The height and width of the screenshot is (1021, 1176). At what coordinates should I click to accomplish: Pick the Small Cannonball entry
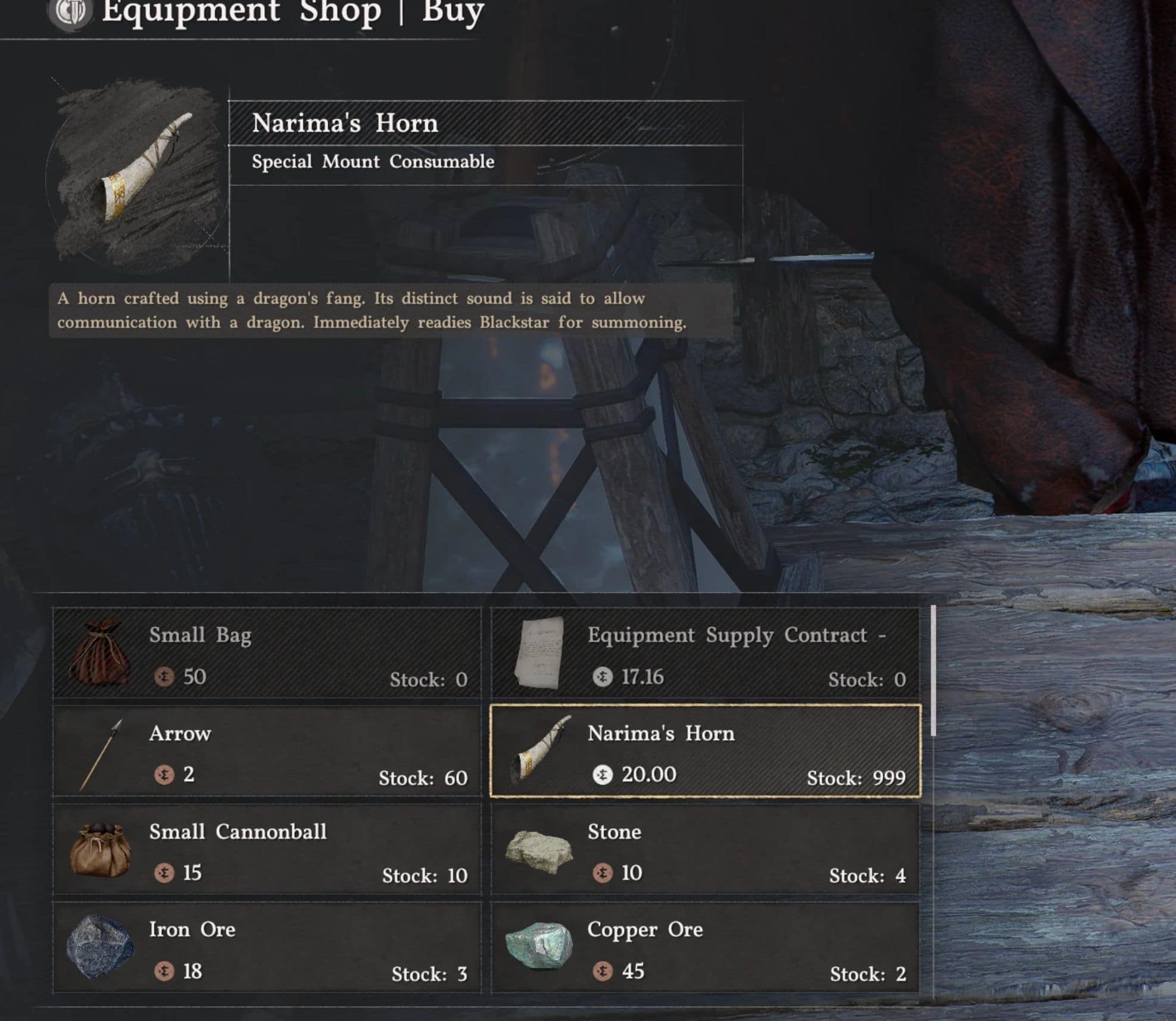(267, 850)
